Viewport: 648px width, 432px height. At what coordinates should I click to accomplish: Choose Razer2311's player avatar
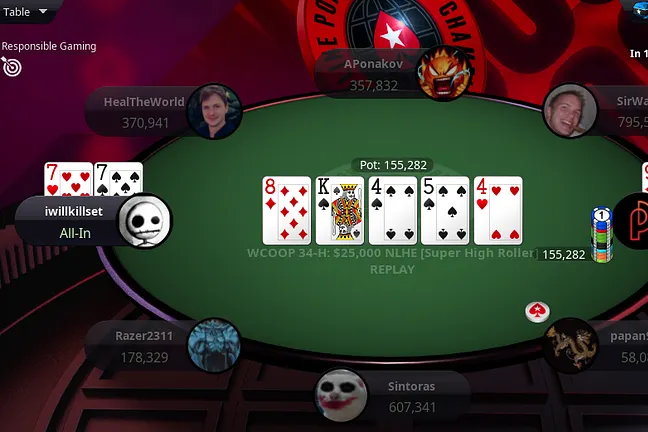pos(213,345)
